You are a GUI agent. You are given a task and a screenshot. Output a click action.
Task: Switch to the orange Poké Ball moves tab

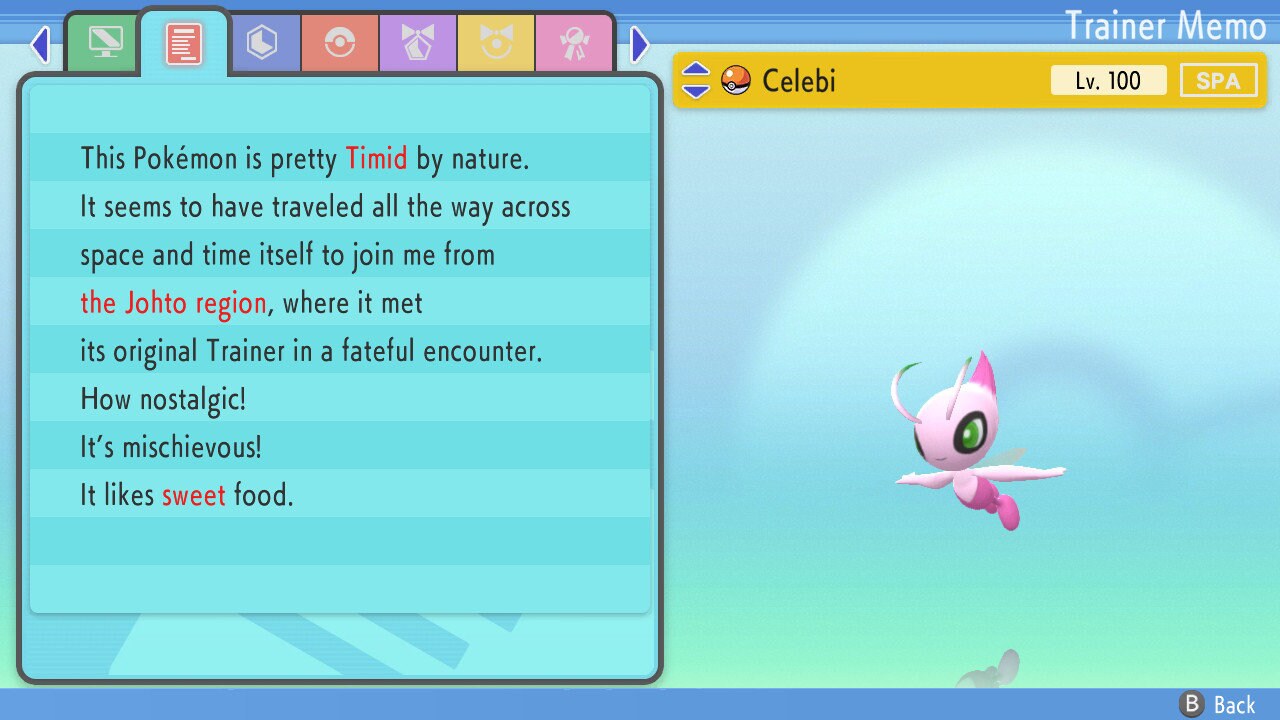[340, 43]
